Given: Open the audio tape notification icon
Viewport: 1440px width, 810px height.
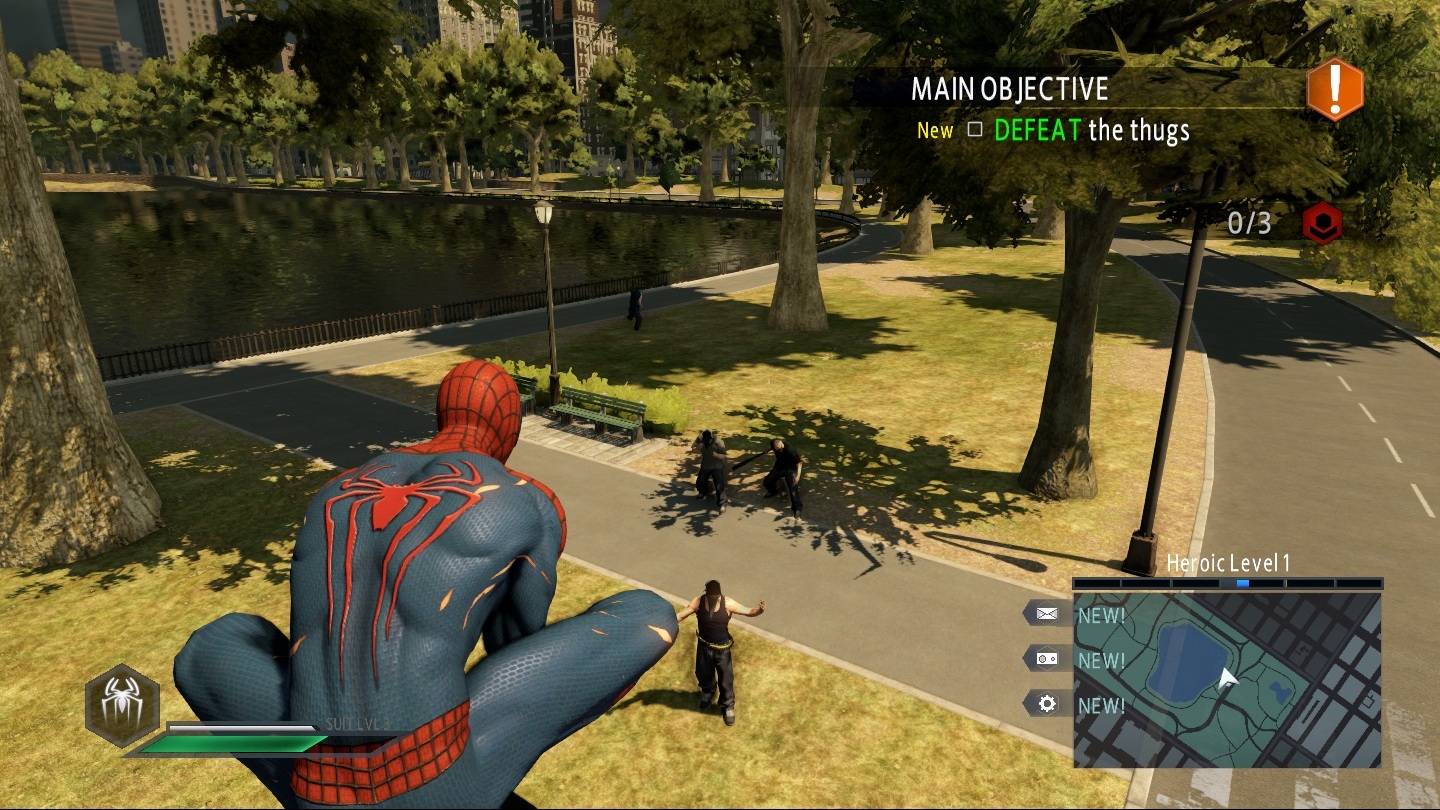Looking at the screenshot, I should point(1046,659).
